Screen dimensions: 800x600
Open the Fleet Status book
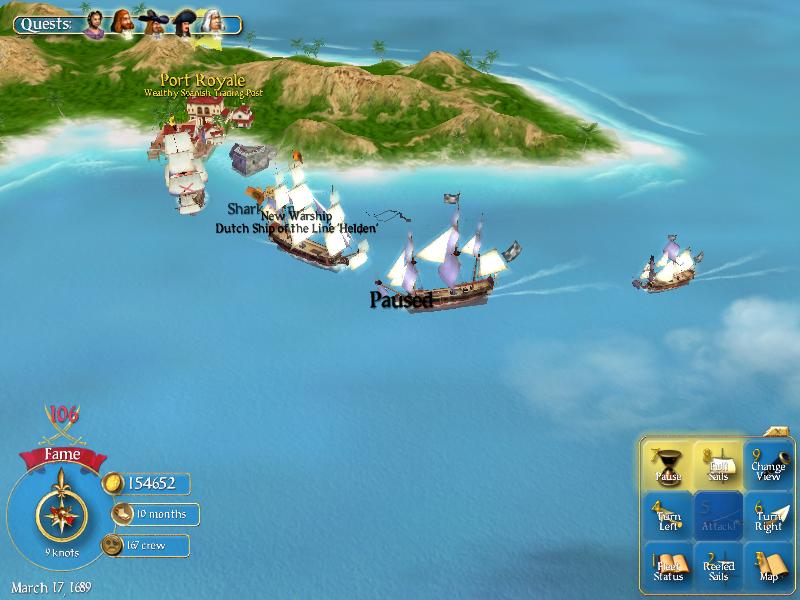click(667, 567)
